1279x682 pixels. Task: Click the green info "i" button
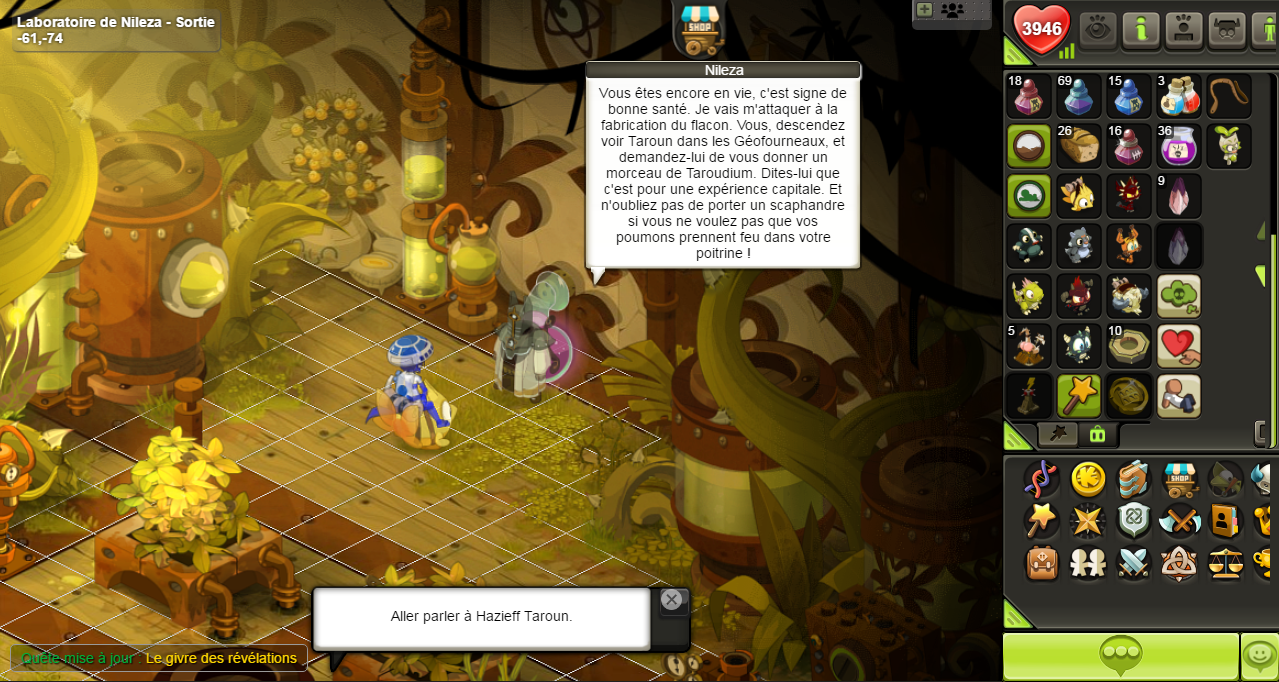(1141, 30)
